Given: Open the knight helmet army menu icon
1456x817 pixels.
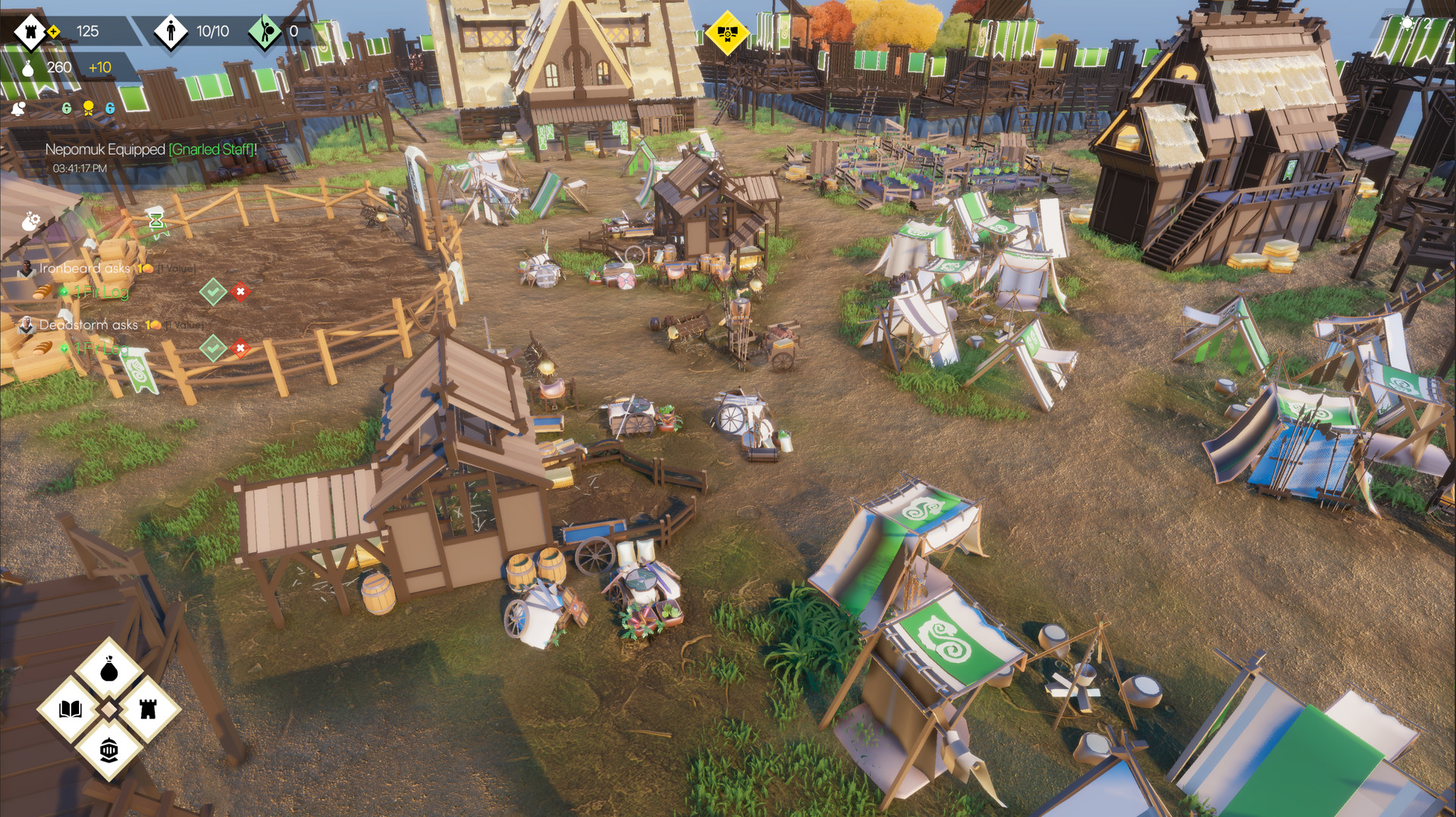Looking at the screenshot, I should point(109,747).
